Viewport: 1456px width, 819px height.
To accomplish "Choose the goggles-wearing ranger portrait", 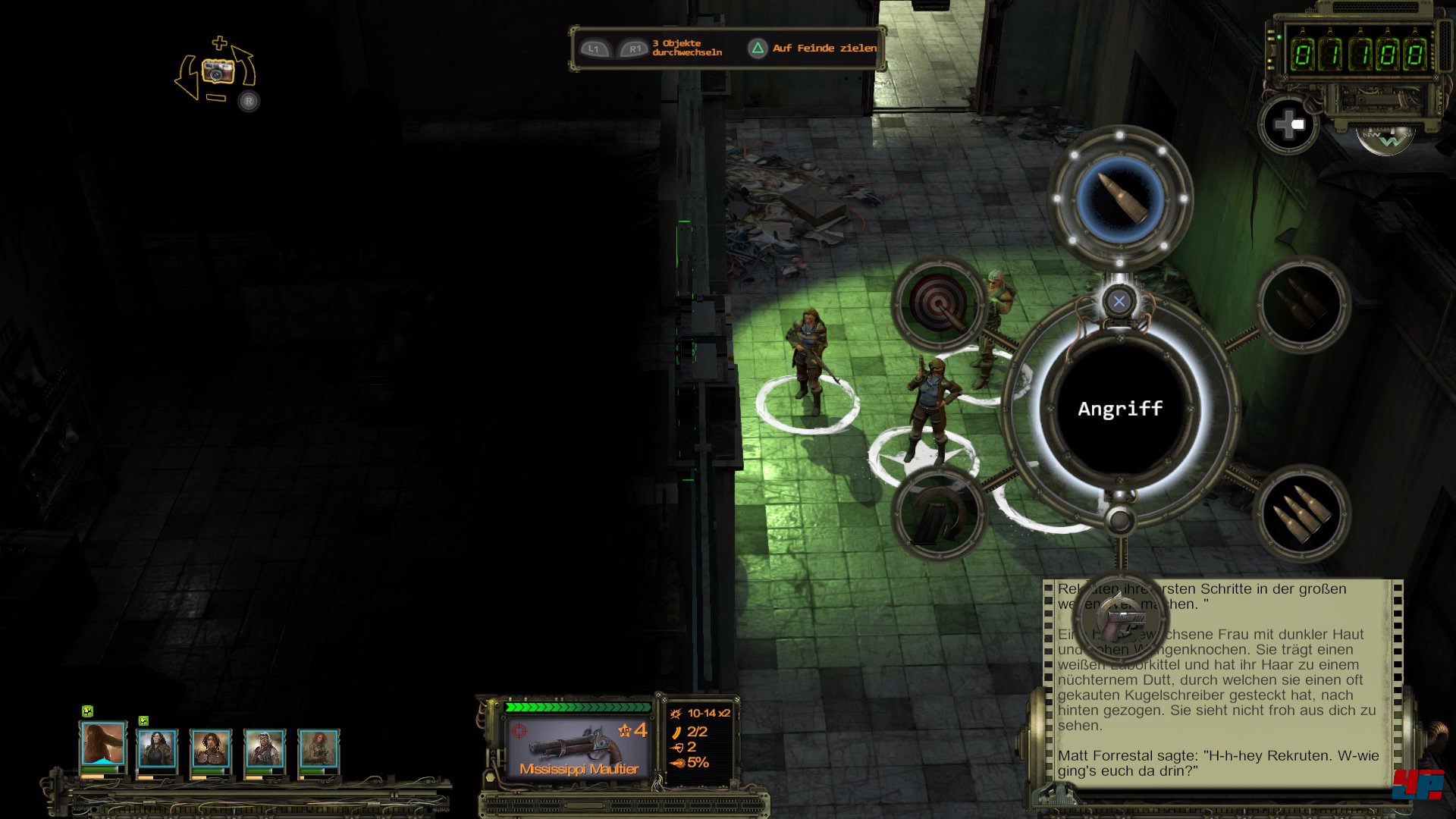I will [x=264, y=748].
